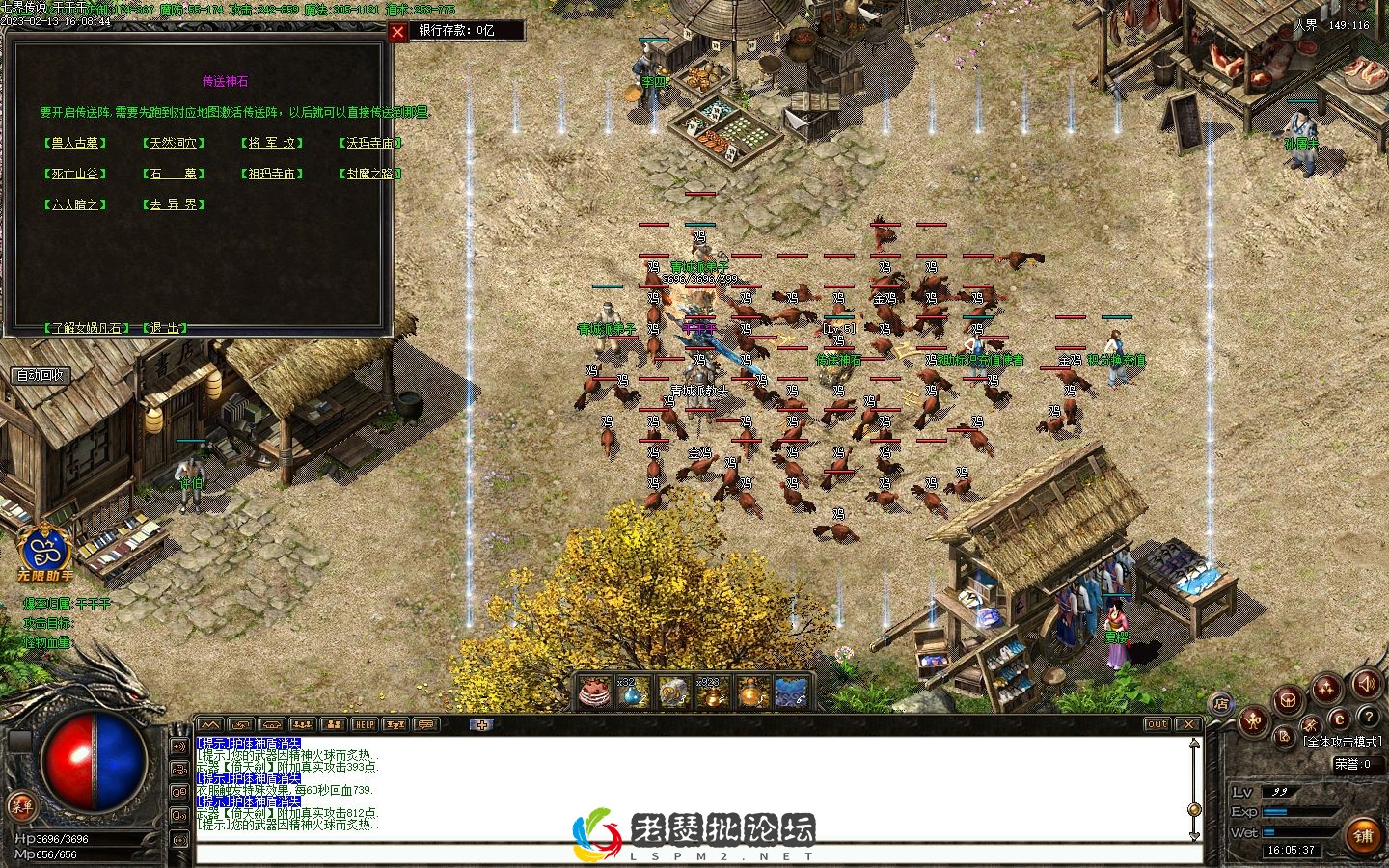Click the 'e' browser icon in the bottom-right cluster
Viewport: 1389px width, 868px height.
tap(1339, 719)
